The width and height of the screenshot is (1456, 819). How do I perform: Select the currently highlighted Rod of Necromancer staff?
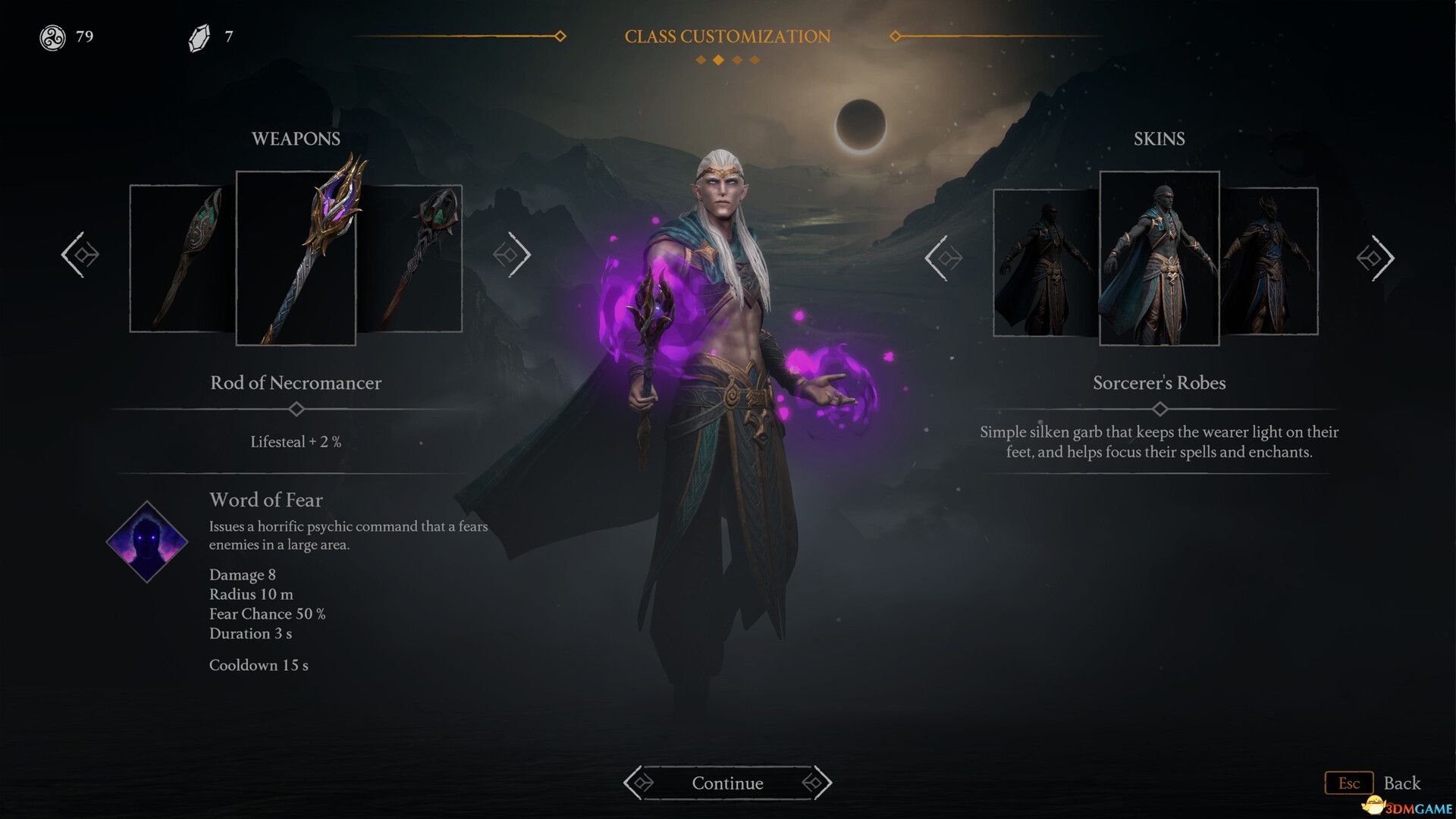pyautogui.click(x=296, y=258)
